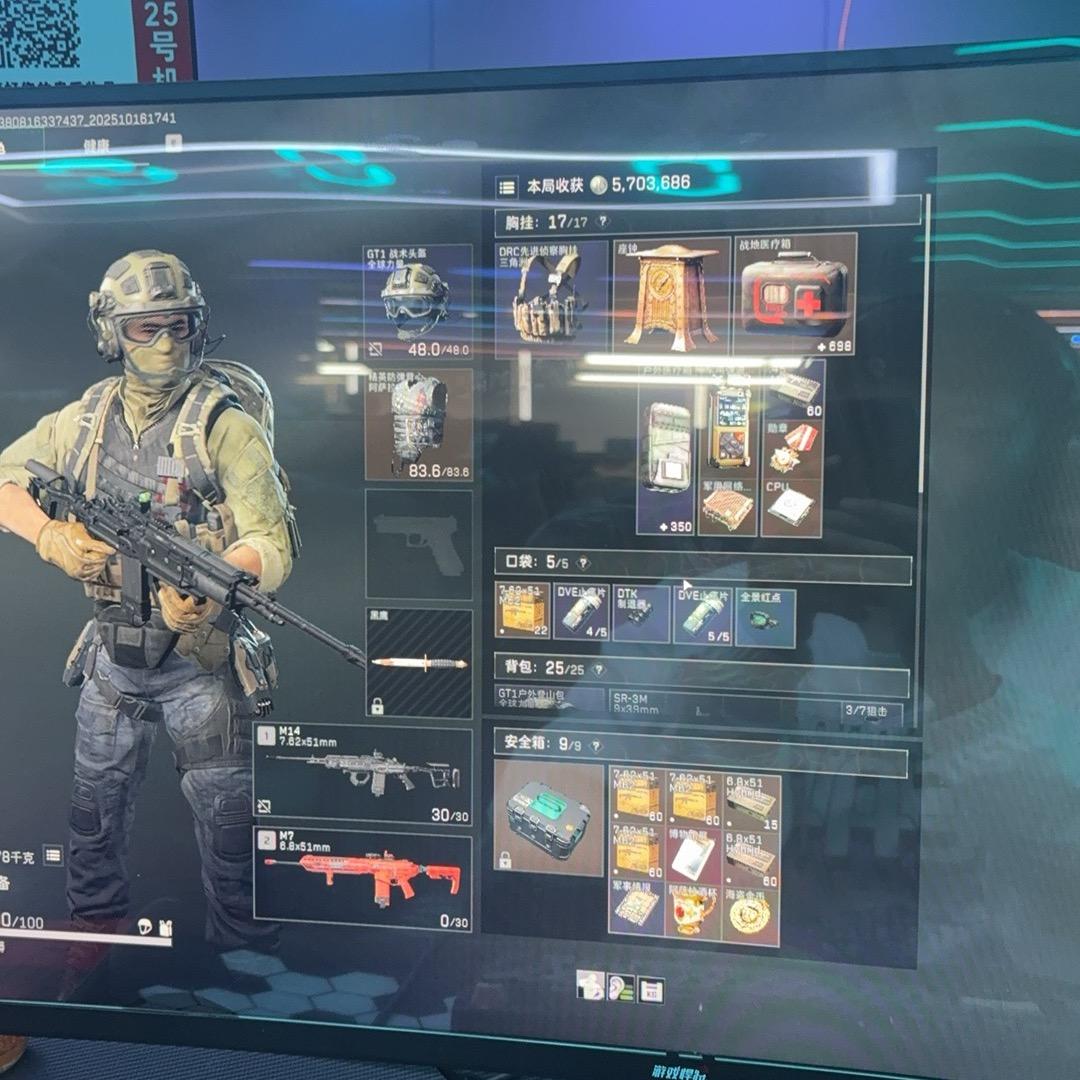Click the ear icon in bottom toolbar

coord(620,988)
